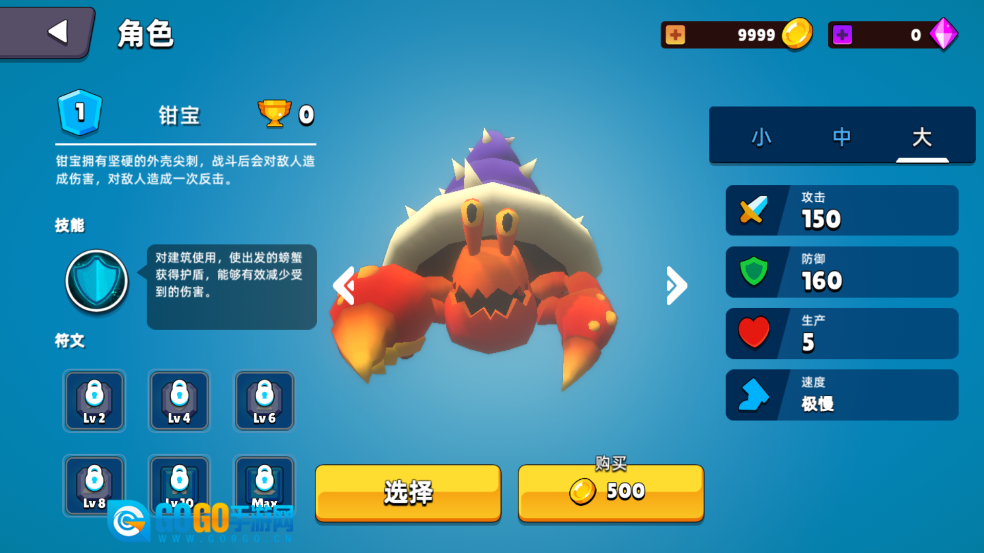Select the locked Max rune slot

coord(264,483)
